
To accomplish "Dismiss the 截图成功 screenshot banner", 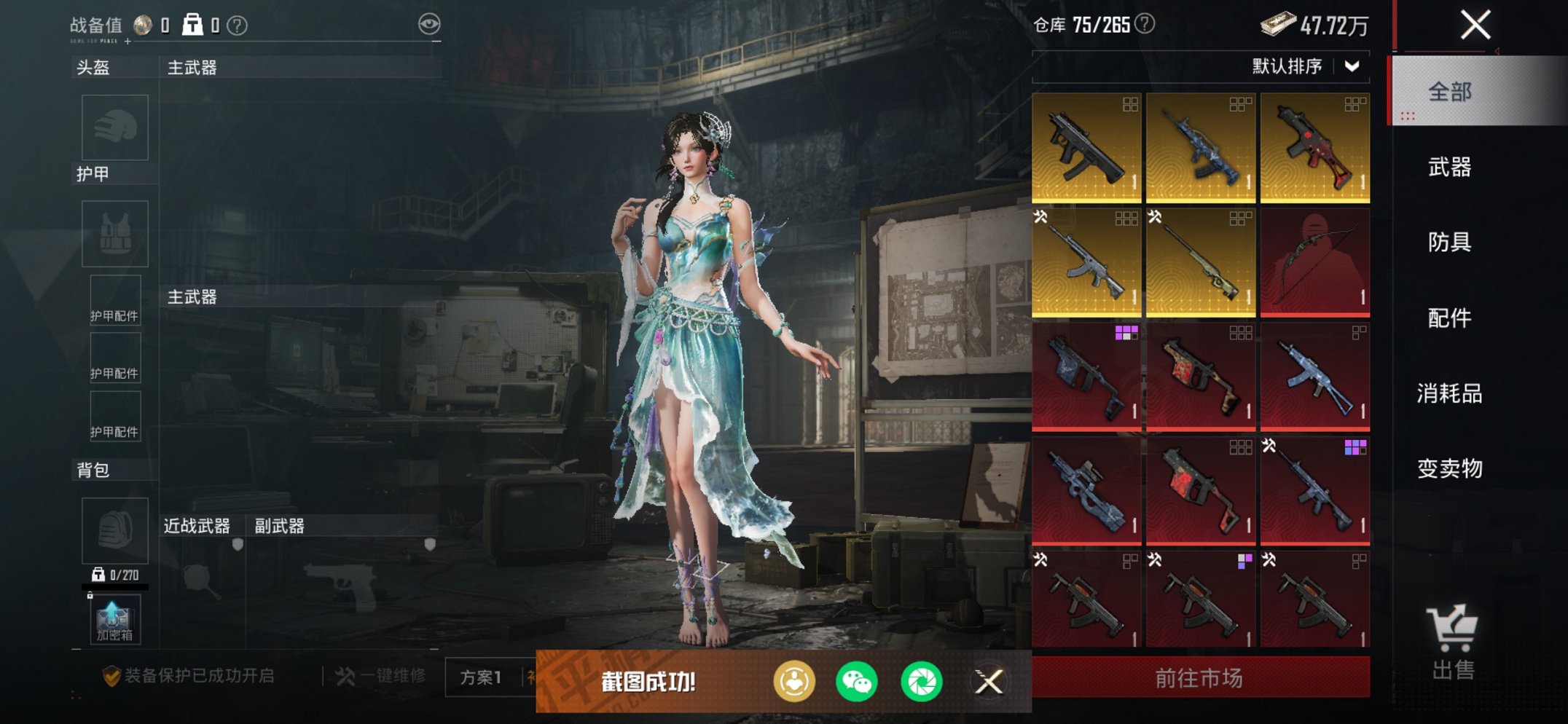I will tap(989, 682).
